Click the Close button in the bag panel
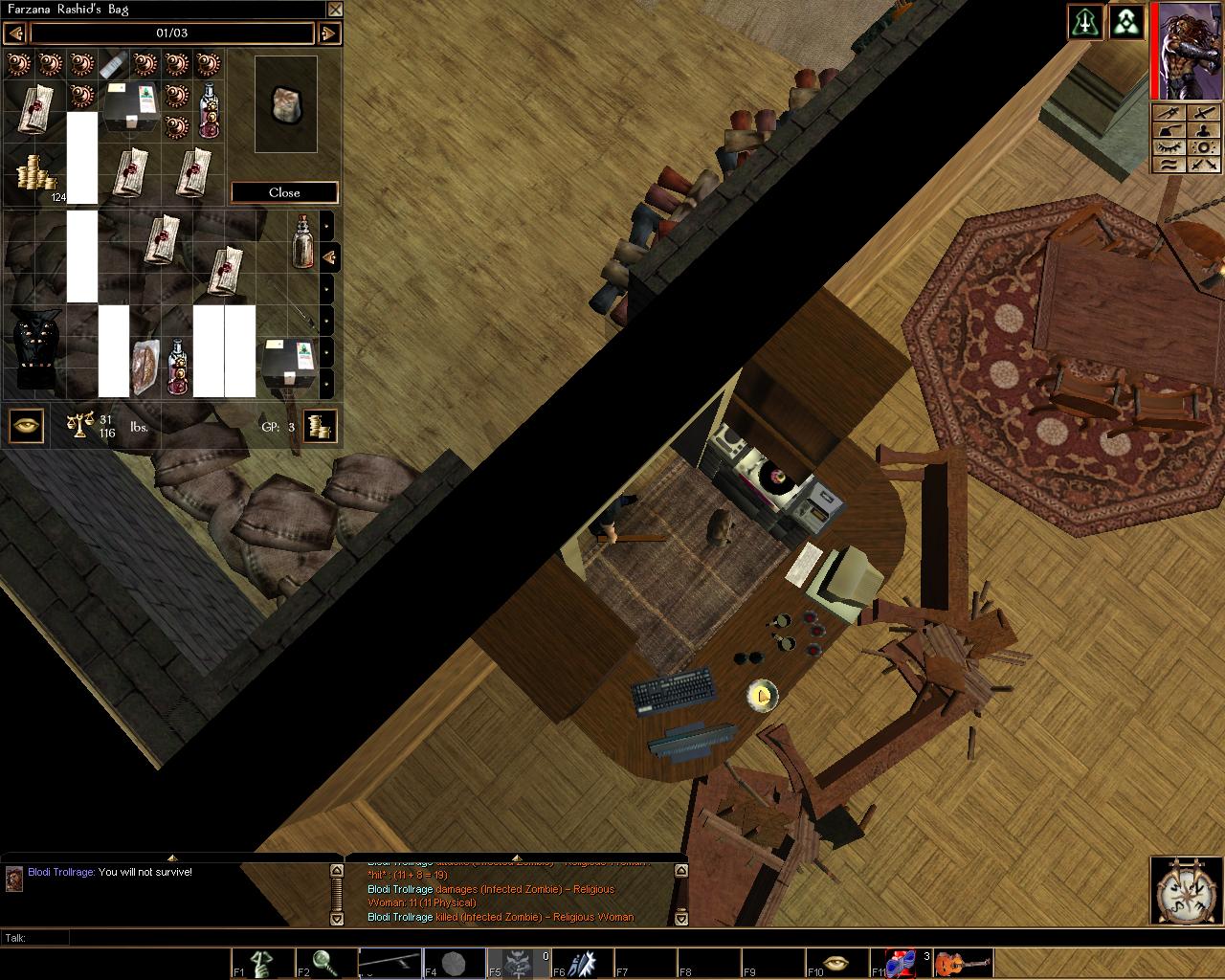Viewport: 1225px width, 980px height. point(284,192)
